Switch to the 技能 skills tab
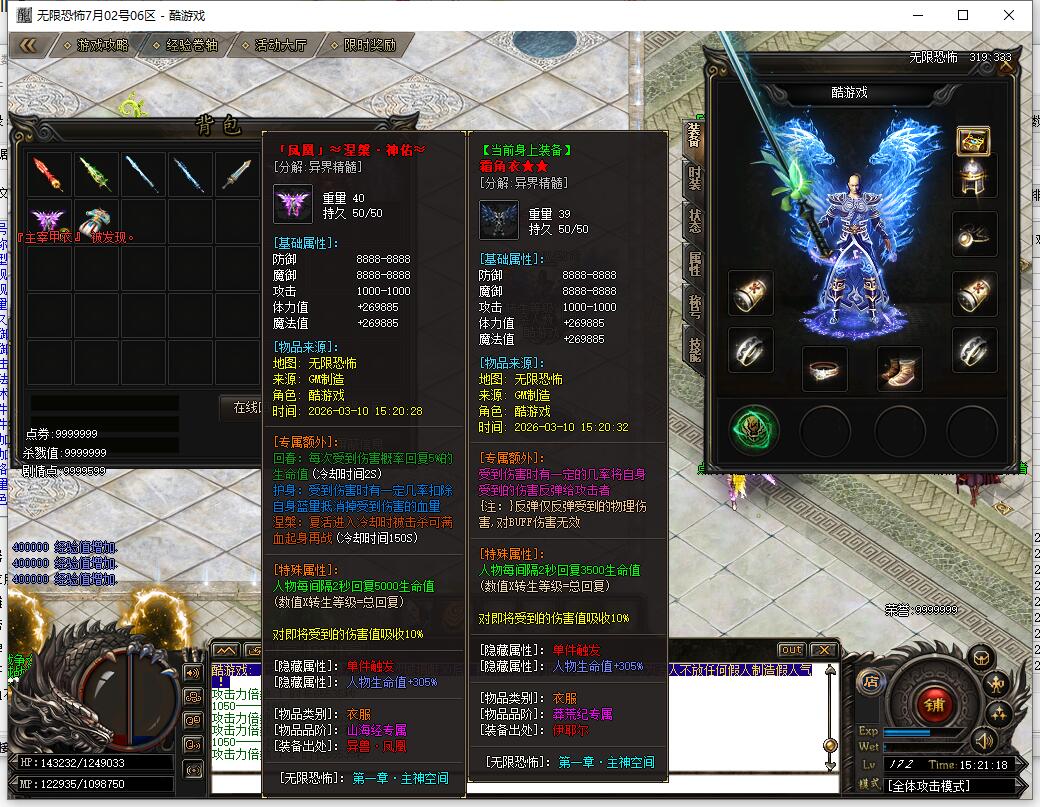 click(x=695, y=345)
